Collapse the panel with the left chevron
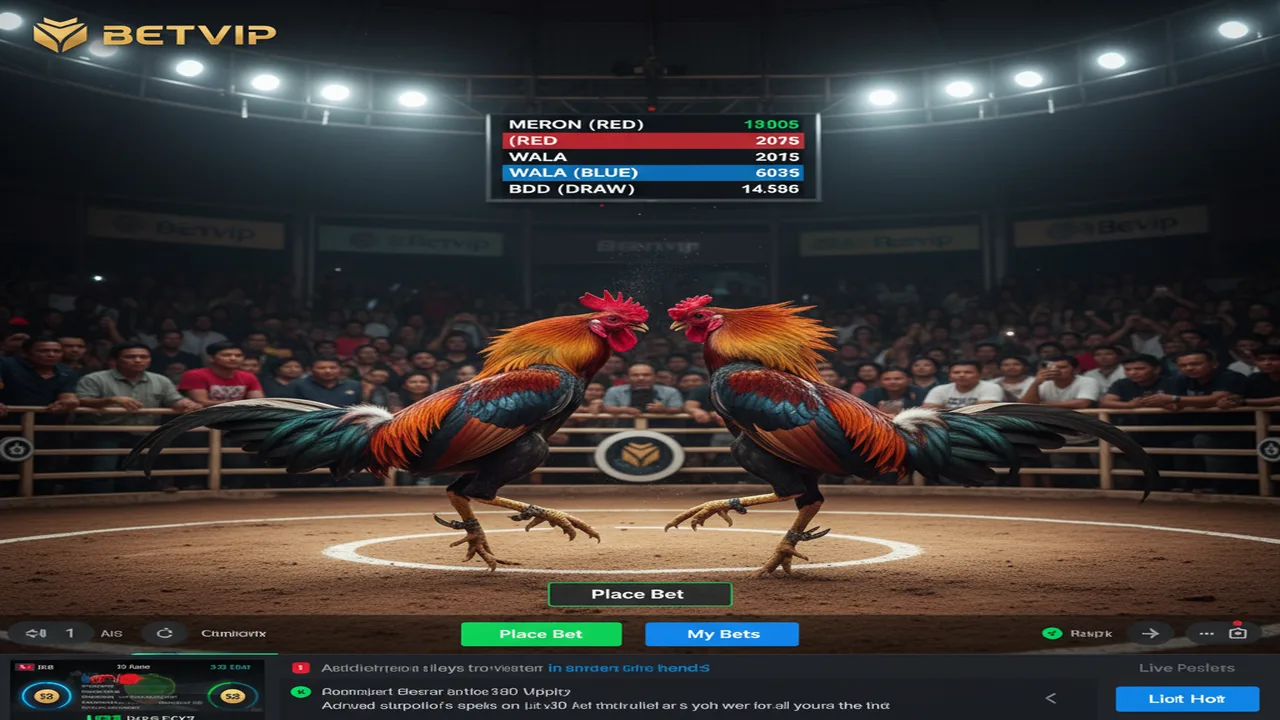This screenshot has width=1280, height=720. [1051, 699]
